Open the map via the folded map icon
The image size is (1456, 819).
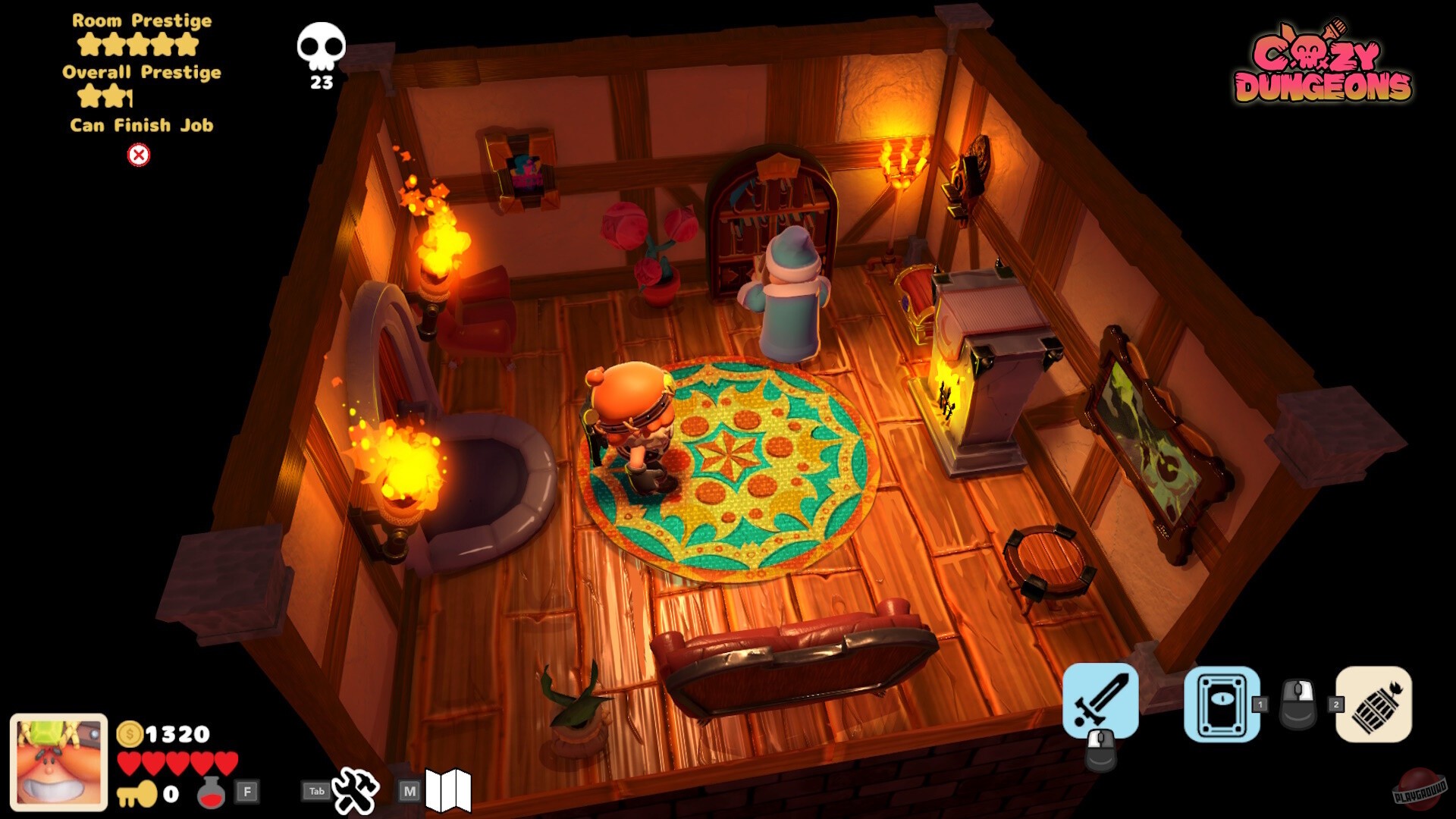[450, 789]
